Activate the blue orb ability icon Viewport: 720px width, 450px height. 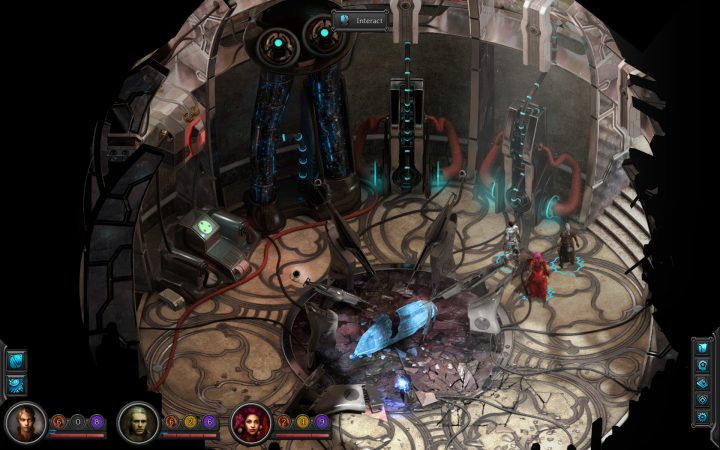pyautogui.click(x=16, y=361)
